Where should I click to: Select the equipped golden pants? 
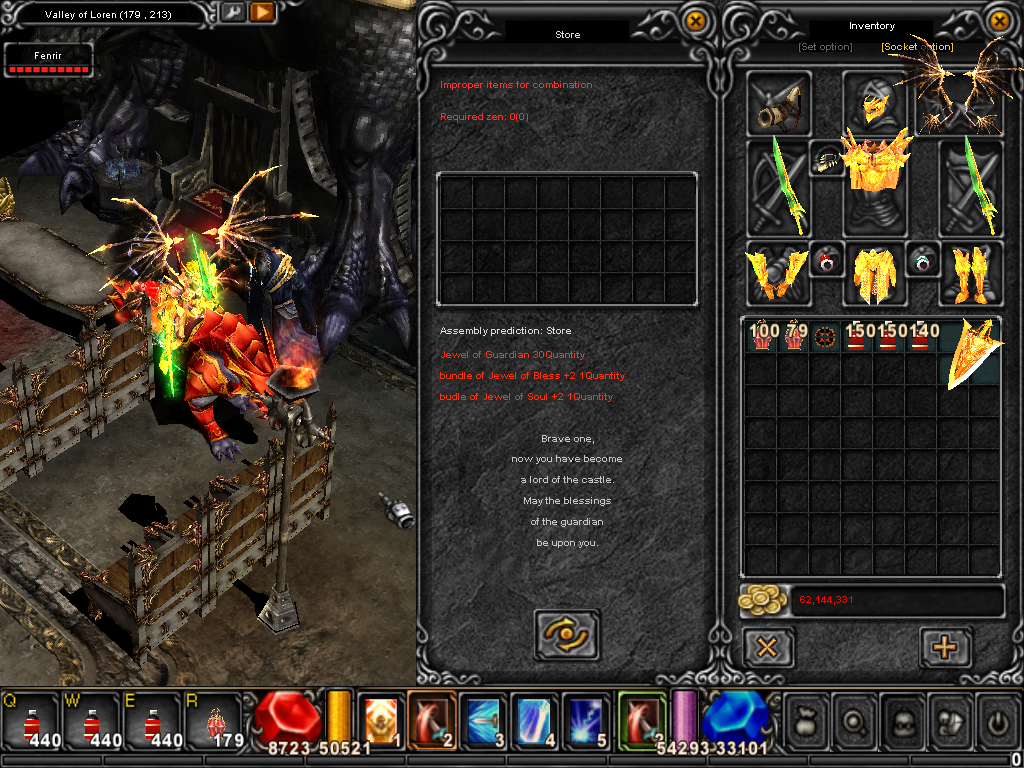pos(874,273)
